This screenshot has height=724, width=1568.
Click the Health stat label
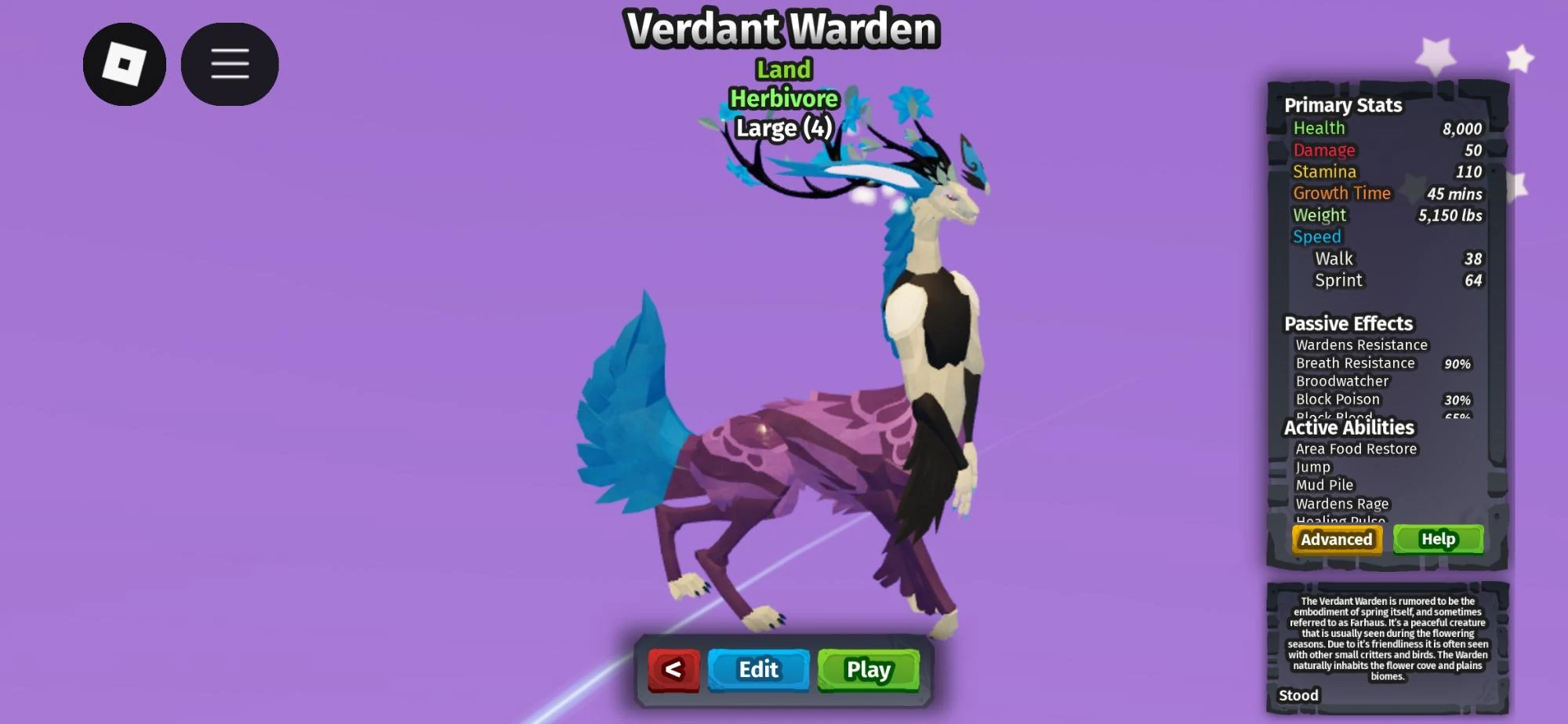coord(1319,128)
